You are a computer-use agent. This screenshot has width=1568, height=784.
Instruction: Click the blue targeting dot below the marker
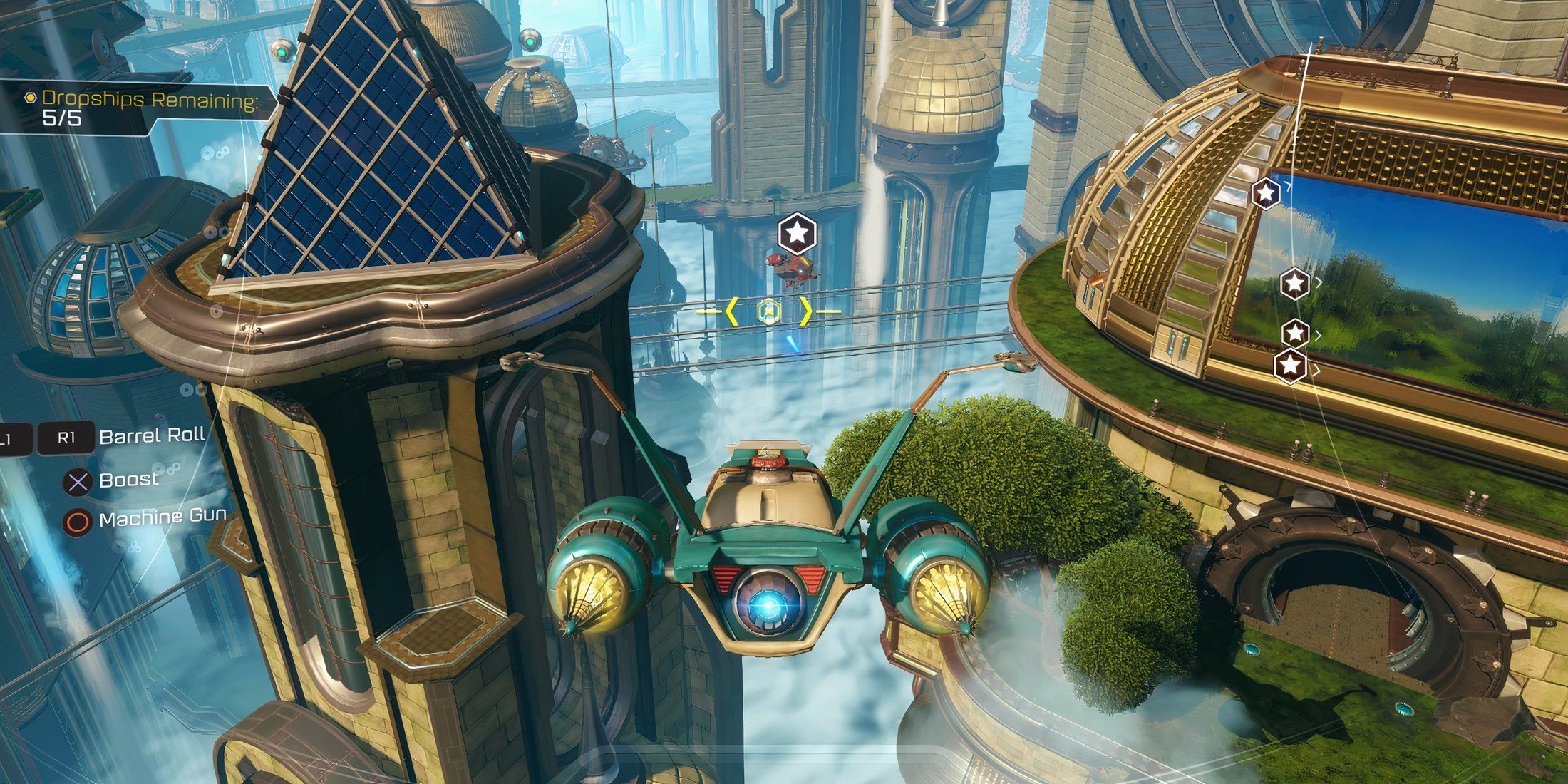pos(793,344)
